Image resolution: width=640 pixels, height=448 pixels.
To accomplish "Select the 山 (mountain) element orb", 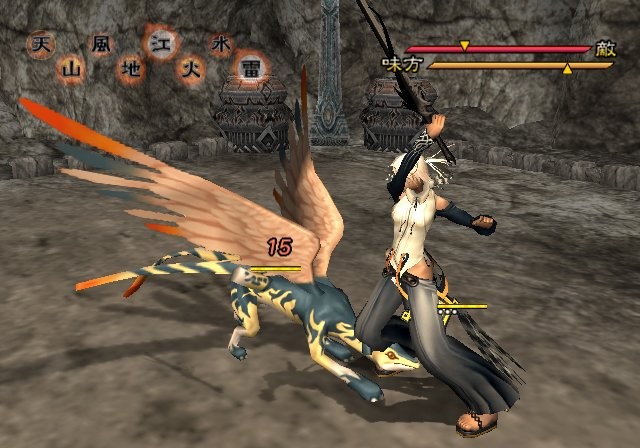I will pyautogui.click(x=71, y=69).
